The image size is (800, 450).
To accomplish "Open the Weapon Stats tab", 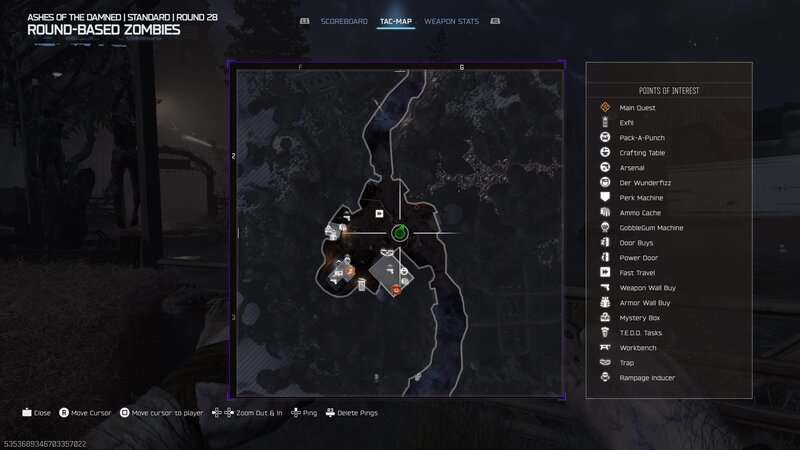I will [x=451, y=21].
